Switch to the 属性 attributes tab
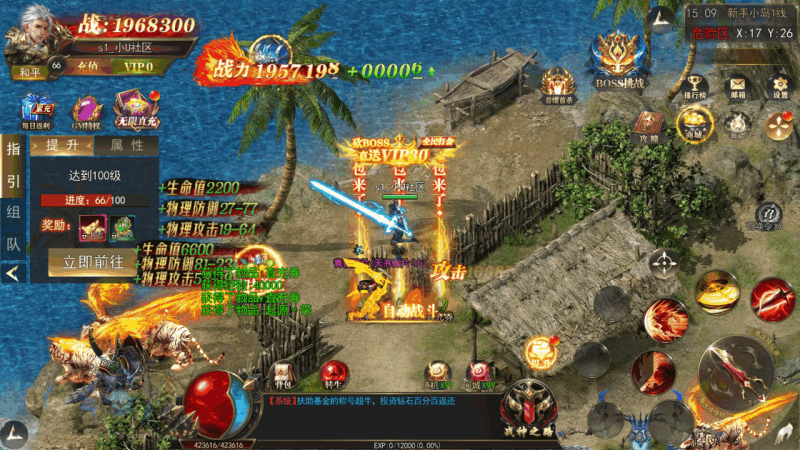Image resolution: width=800 pixels, height=450 pixels. tap(126, 145)
